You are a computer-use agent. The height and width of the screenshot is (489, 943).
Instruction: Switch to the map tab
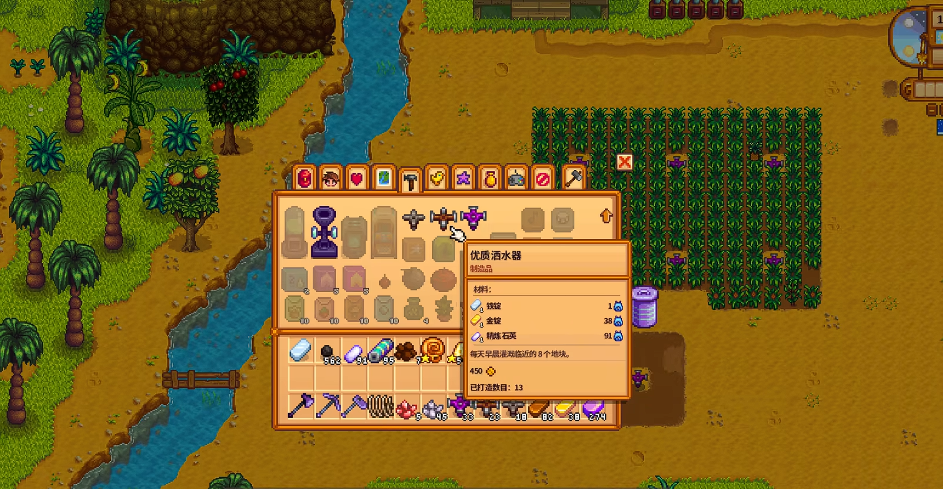[x=383, y=178]
